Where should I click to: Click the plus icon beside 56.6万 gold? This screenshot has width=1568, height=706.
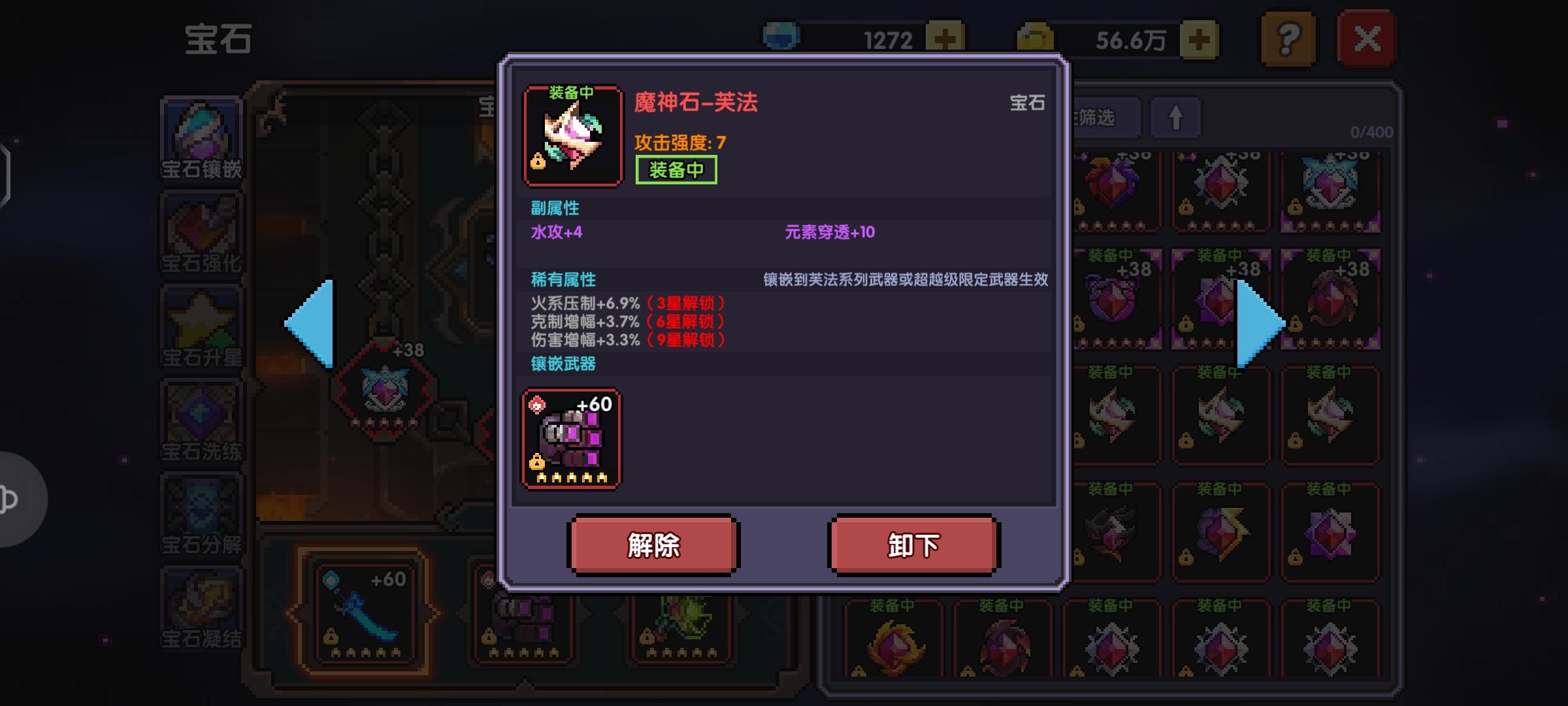[x=1200, y=37]
